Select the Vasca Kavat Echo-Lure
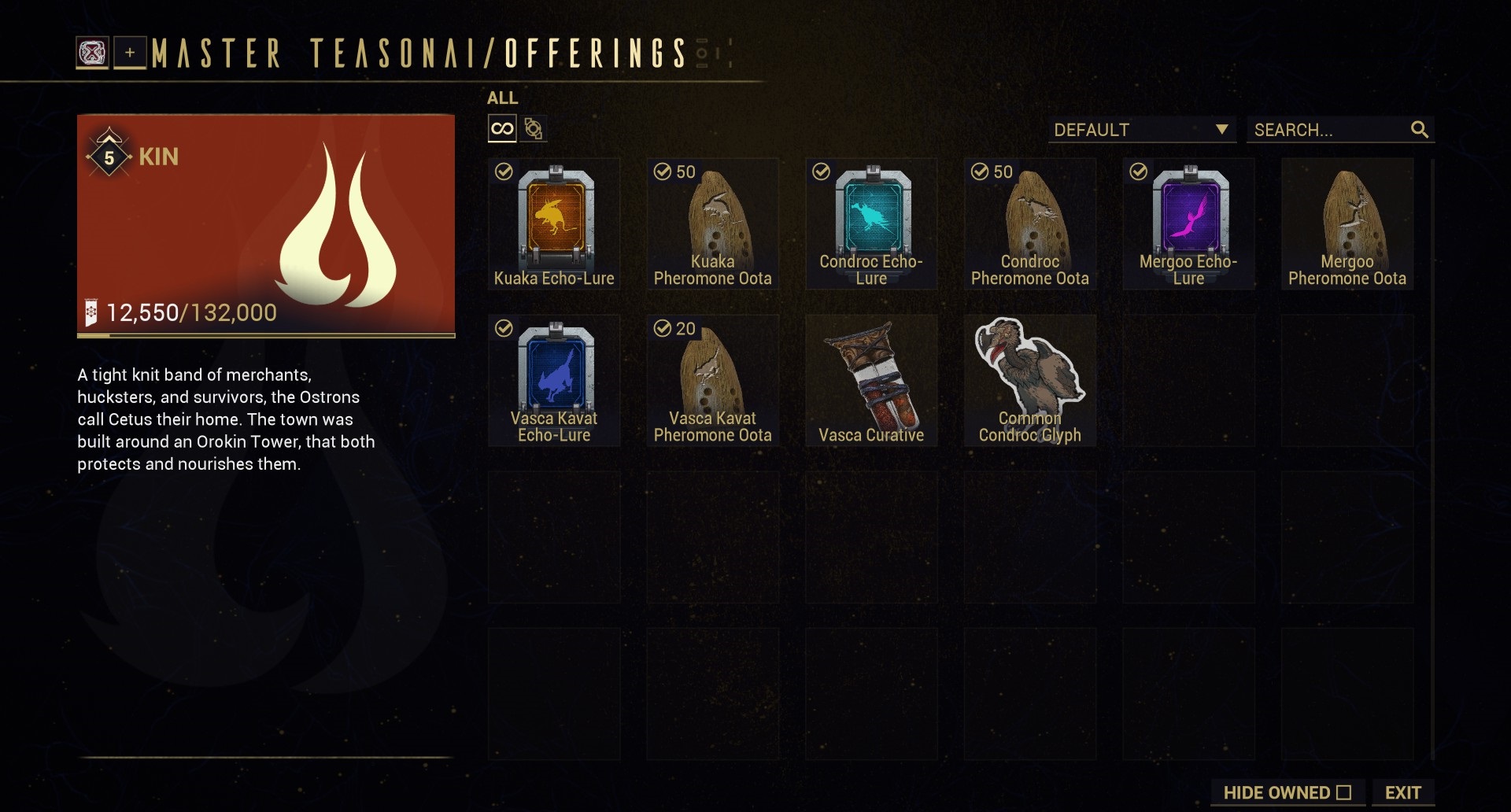Screen dimensions: 1511x812 (x=554, y=381)
